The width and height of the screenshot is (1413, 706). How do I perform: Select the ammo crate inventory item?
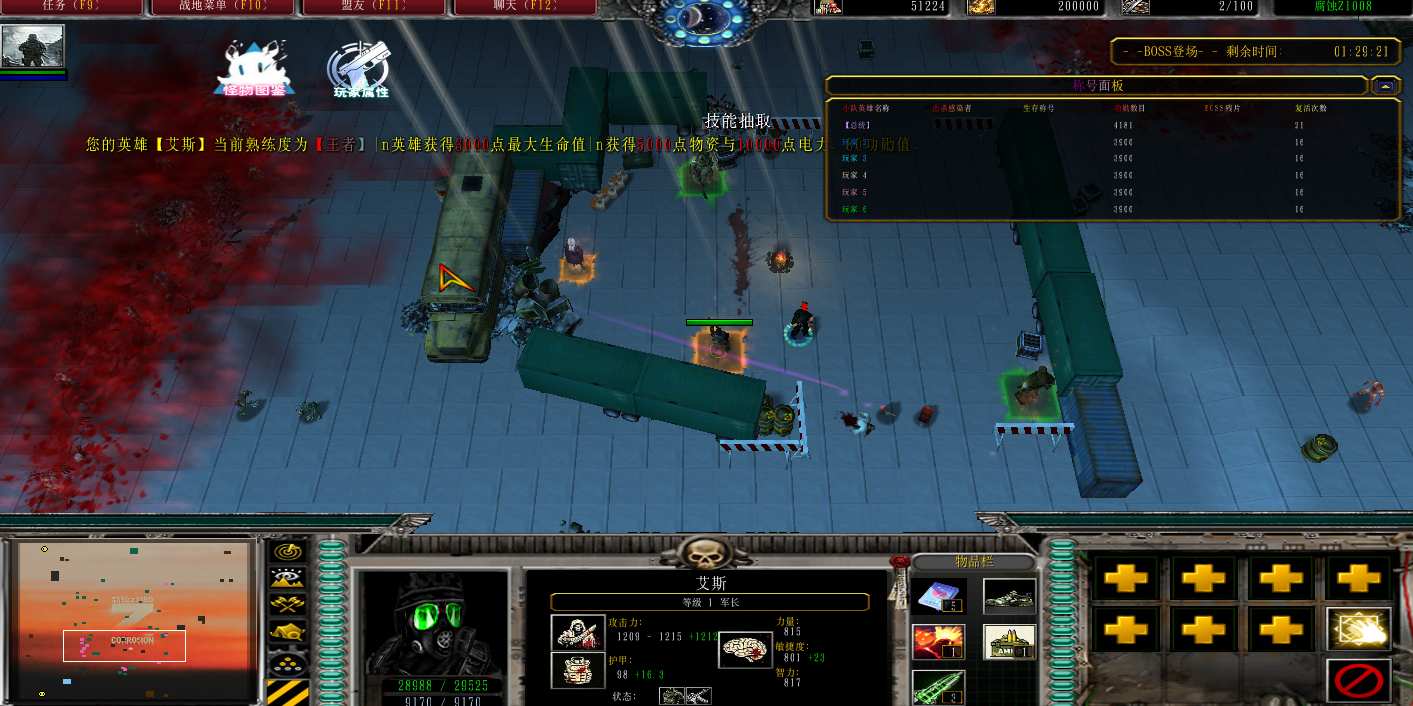click(x=1009, y=642)
